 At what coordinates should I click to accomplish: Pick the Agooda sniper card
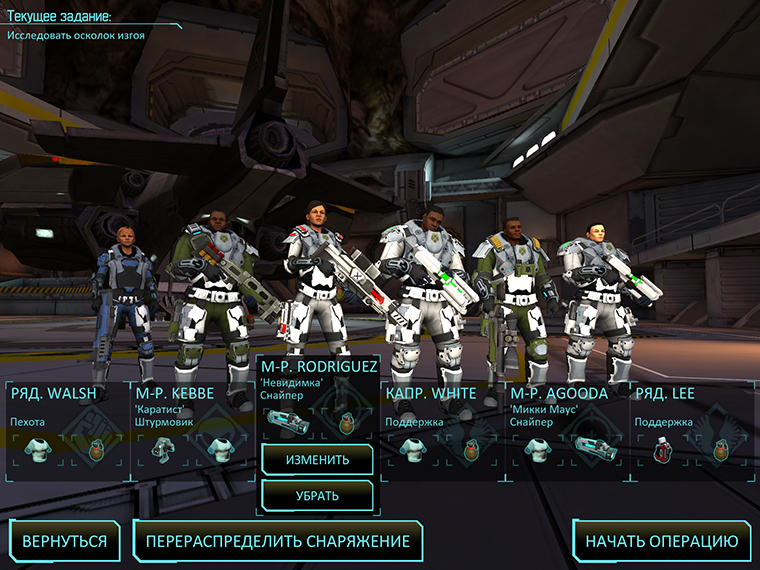(567, 430)
